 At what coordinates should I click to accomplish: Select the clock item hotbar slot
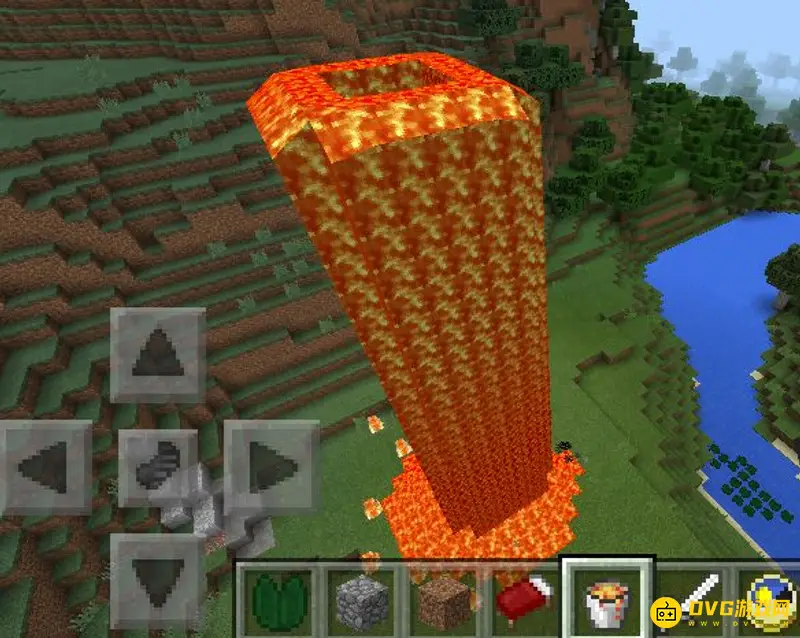[x=772, y=602]
